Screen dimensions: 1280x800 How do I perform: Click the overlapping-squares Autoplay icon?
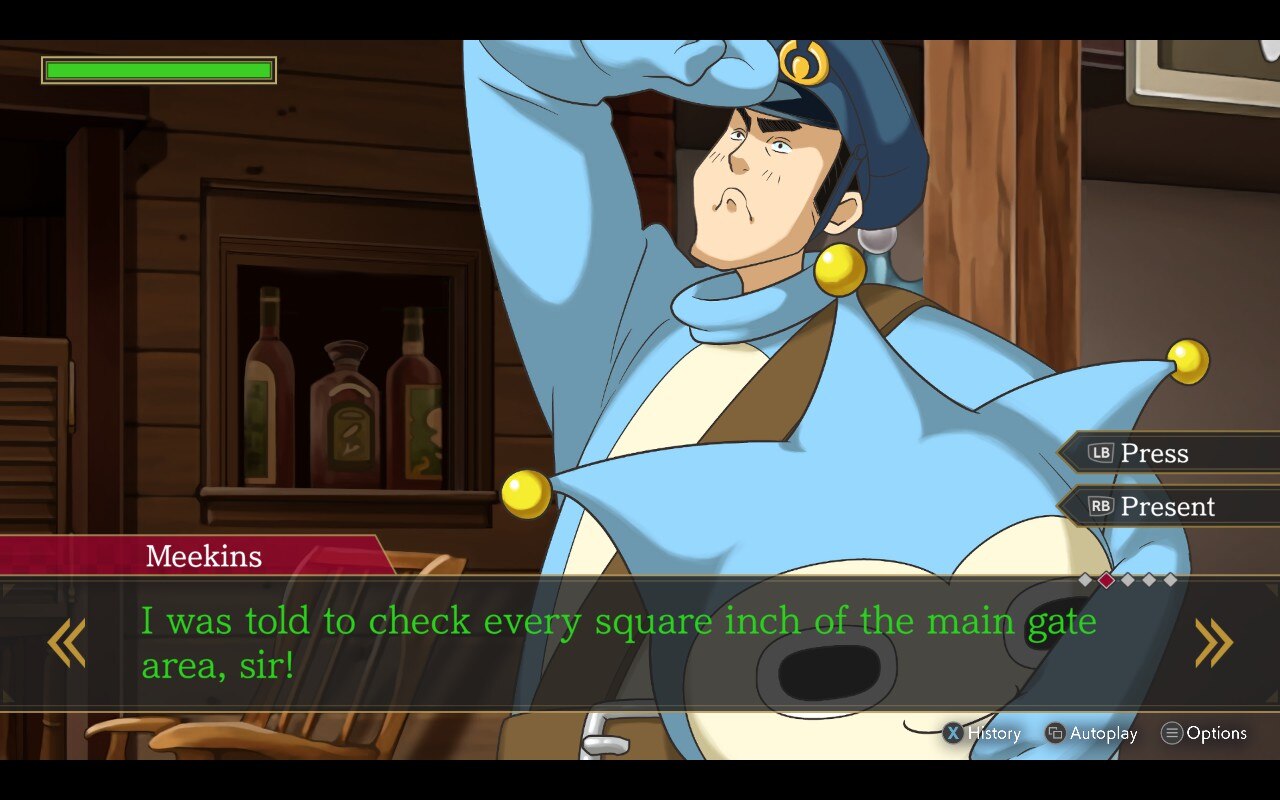pyautogui.click(x=1053, y=733)
